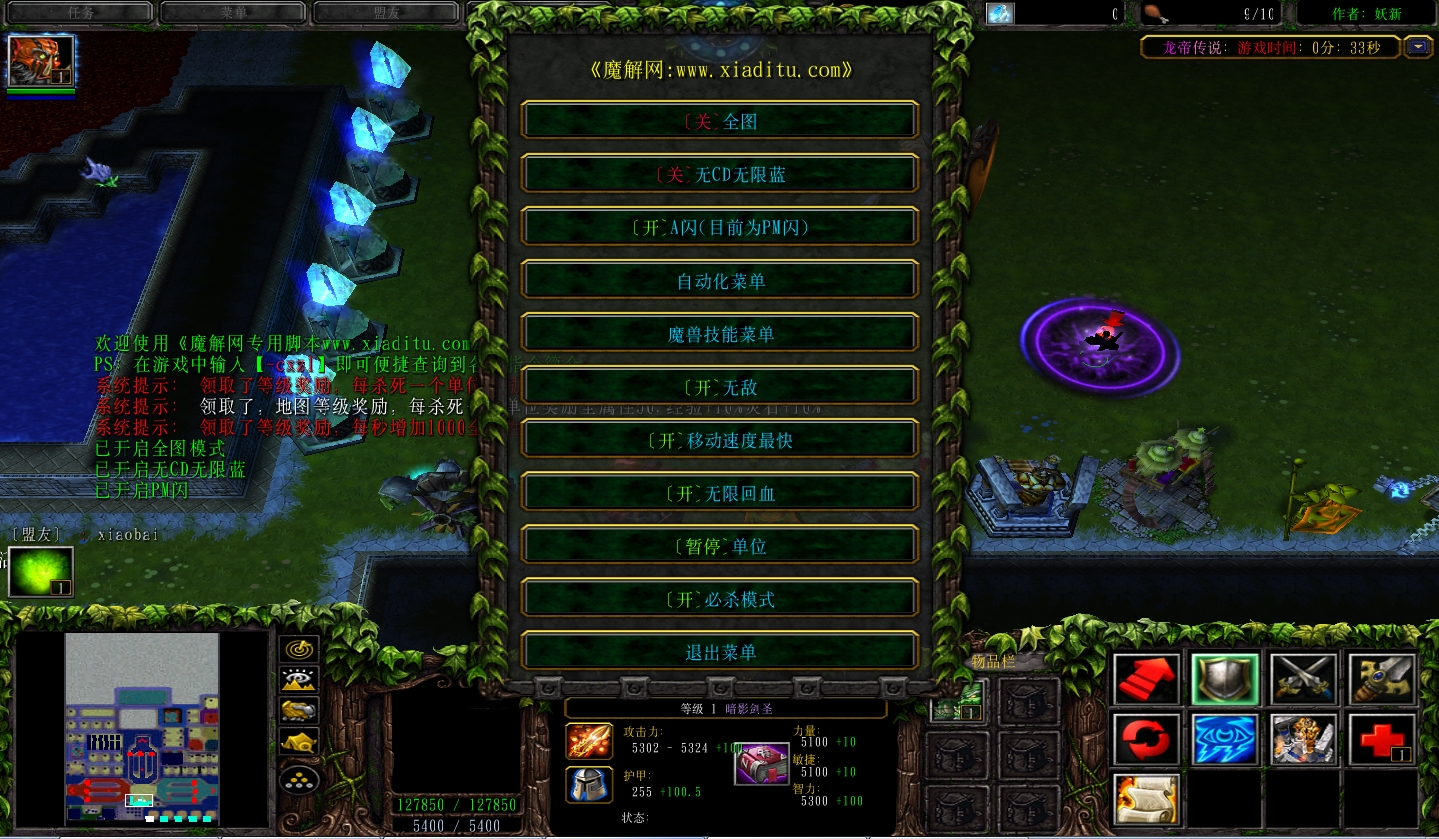The height and width of the screenshot is (839, 1439).
Task: Choose the A闪 (目前为PM闪) entry
Action: (x=720, y=227)
